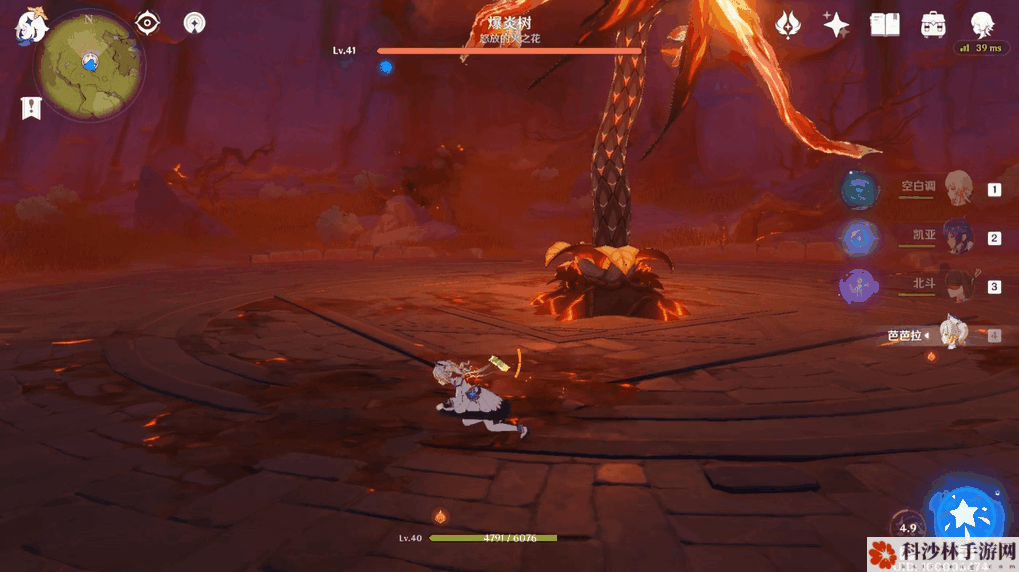
Task: Select active character 芭芭拉
Action: 955,335
